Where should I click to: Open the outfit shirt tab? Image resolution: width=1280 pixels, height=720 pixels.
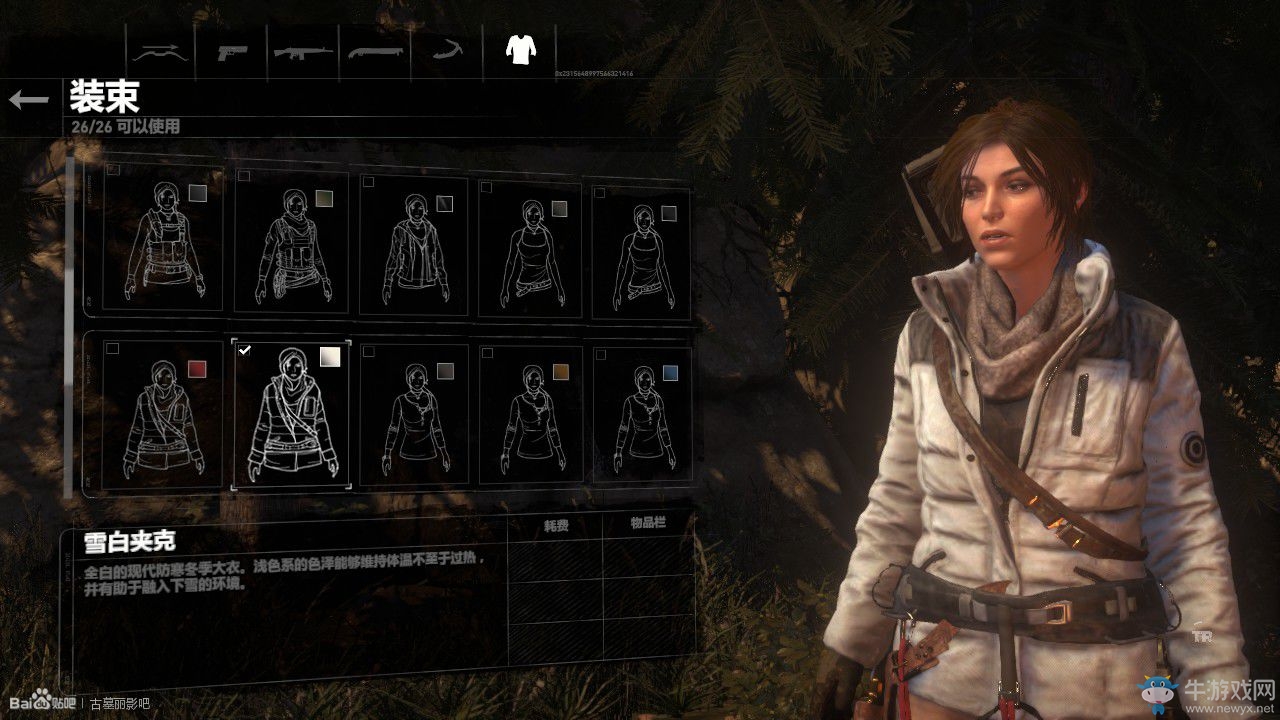point(520,49)
